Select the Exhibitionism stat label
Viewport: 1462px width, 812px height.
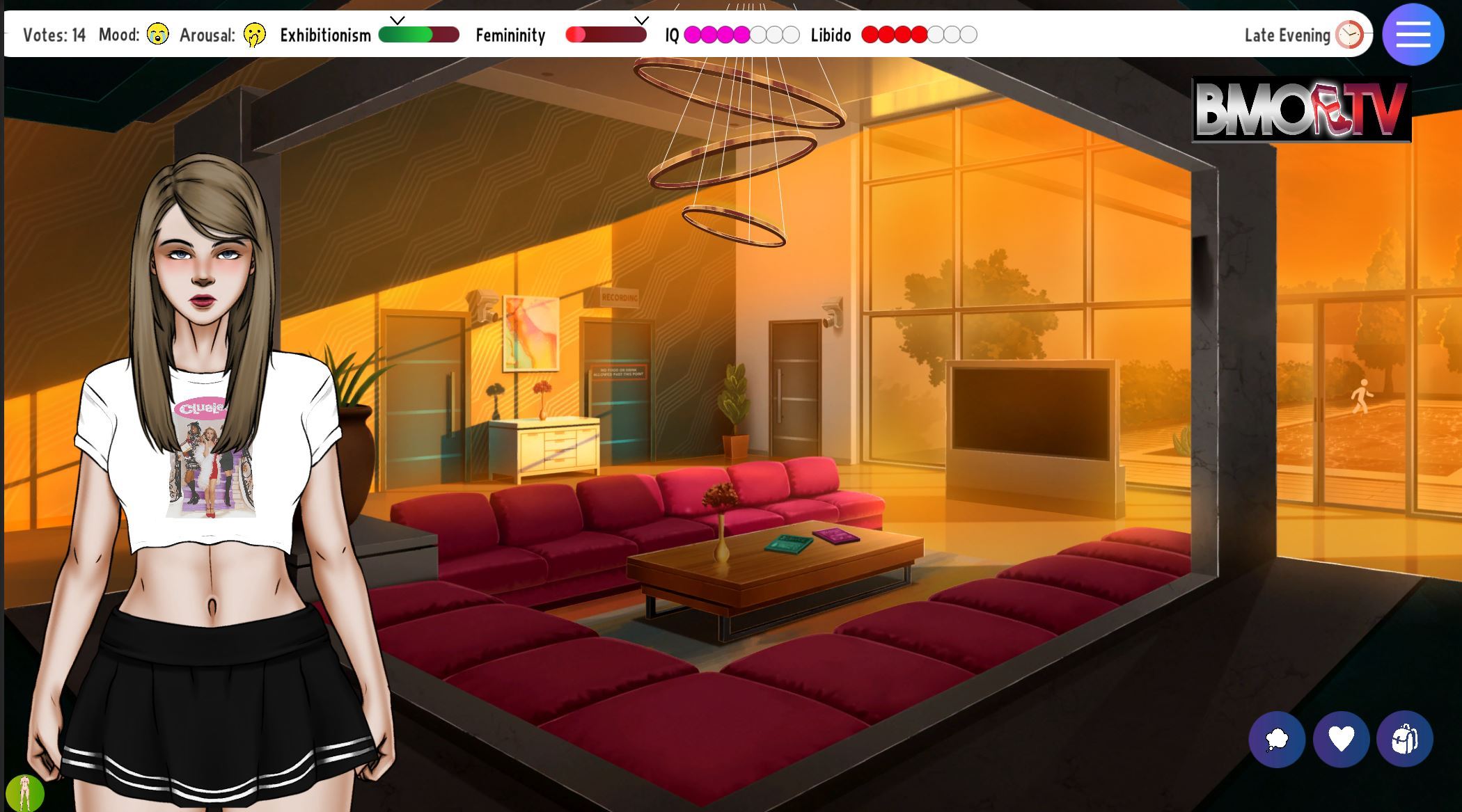(324, 35)
